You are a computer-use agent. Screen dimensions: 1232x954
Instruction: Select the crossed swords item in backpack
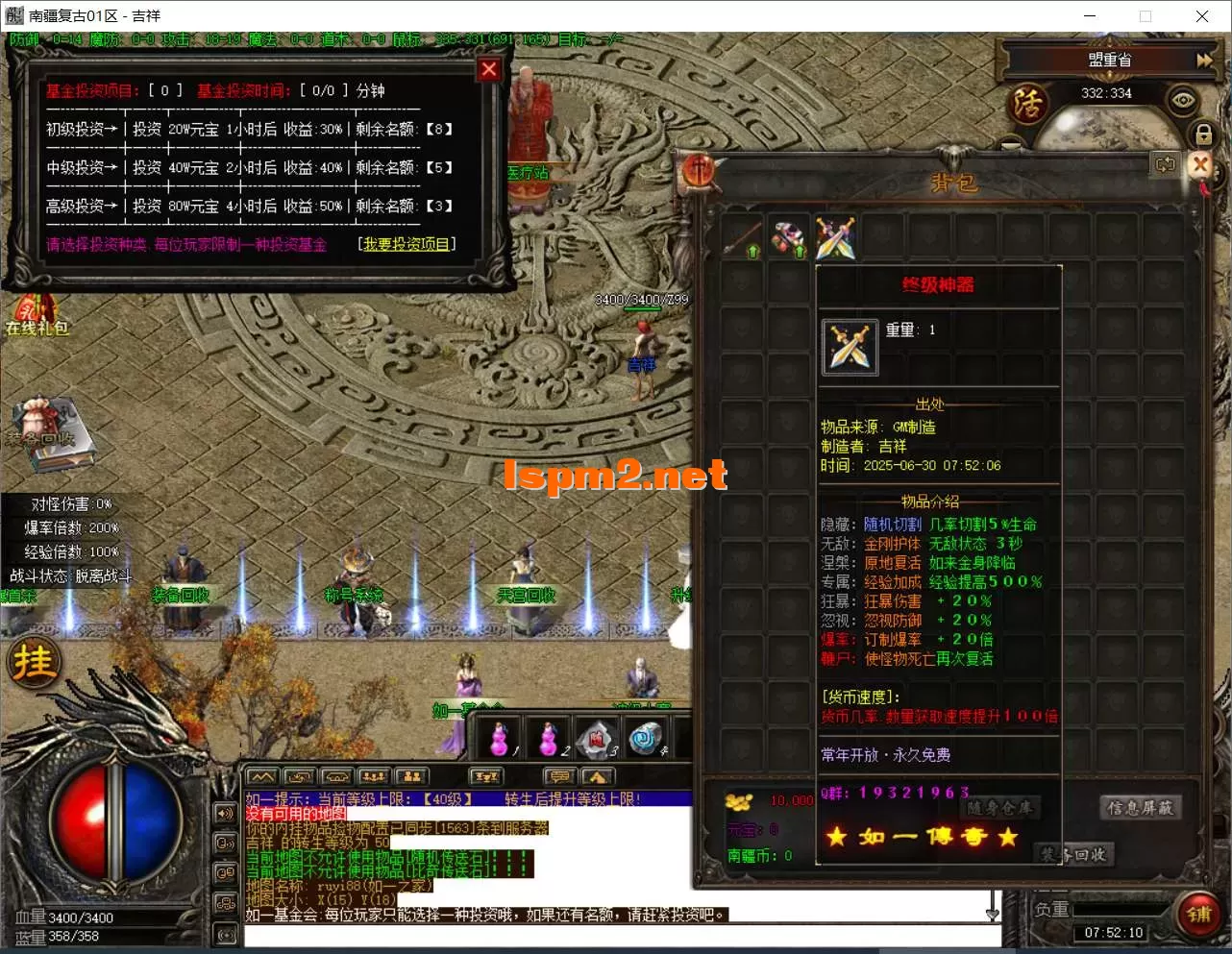click(x=835, y=238)
